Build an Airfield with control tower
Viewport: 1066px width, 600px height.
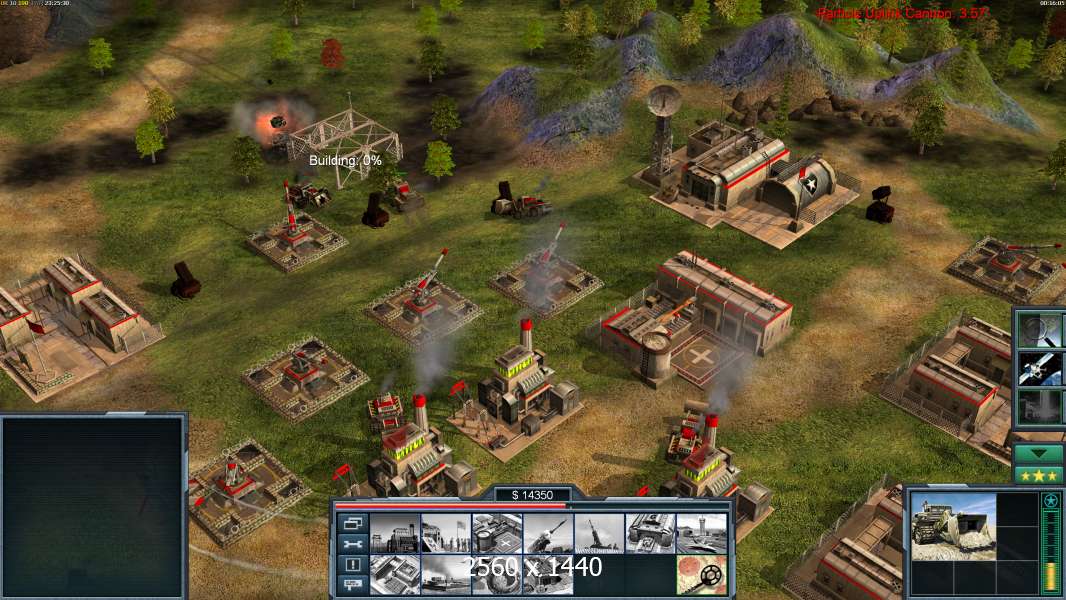(x=701, y=533)
